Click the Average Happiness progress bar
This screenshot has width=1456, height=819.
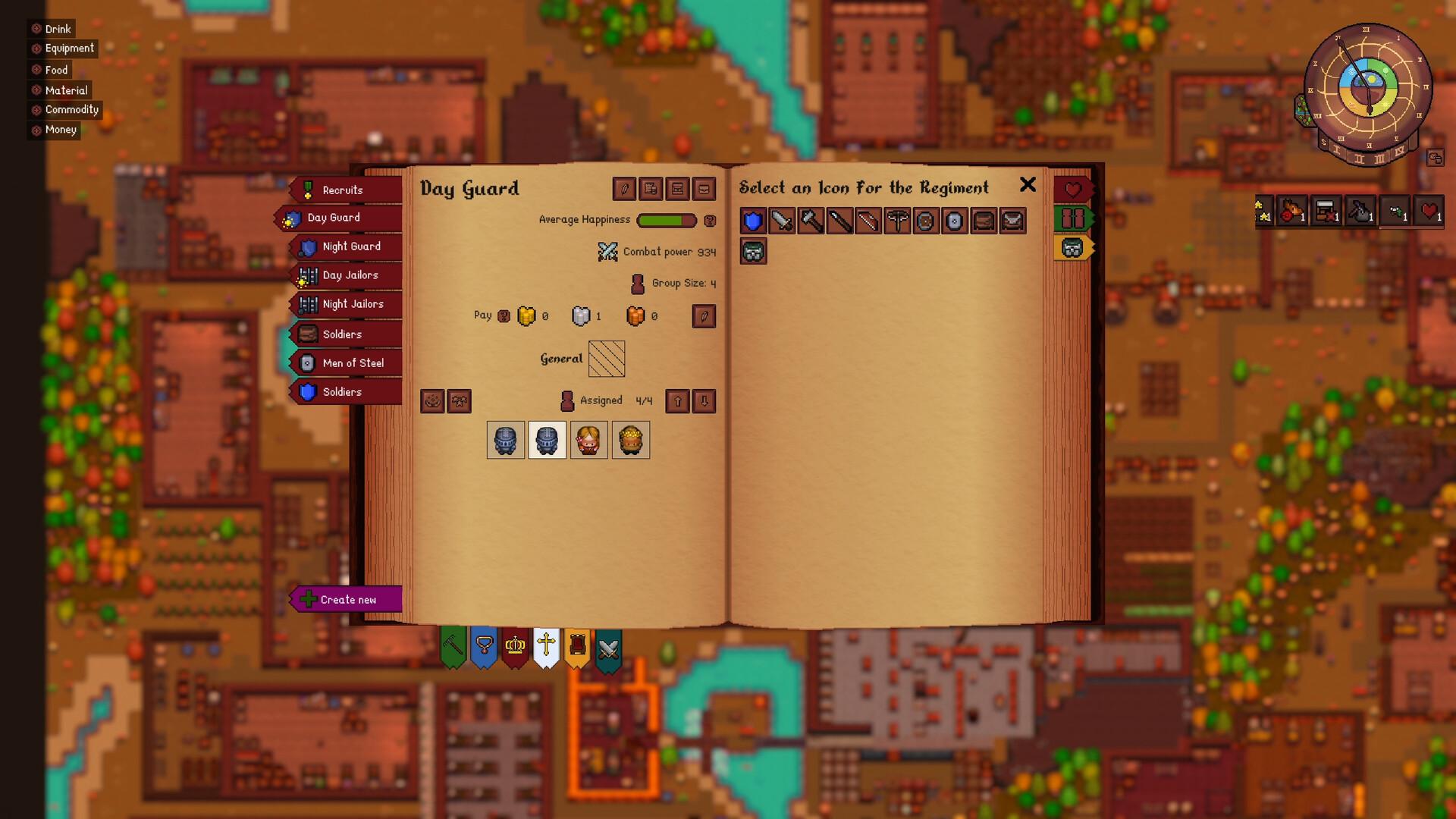(x=666, y=220)
